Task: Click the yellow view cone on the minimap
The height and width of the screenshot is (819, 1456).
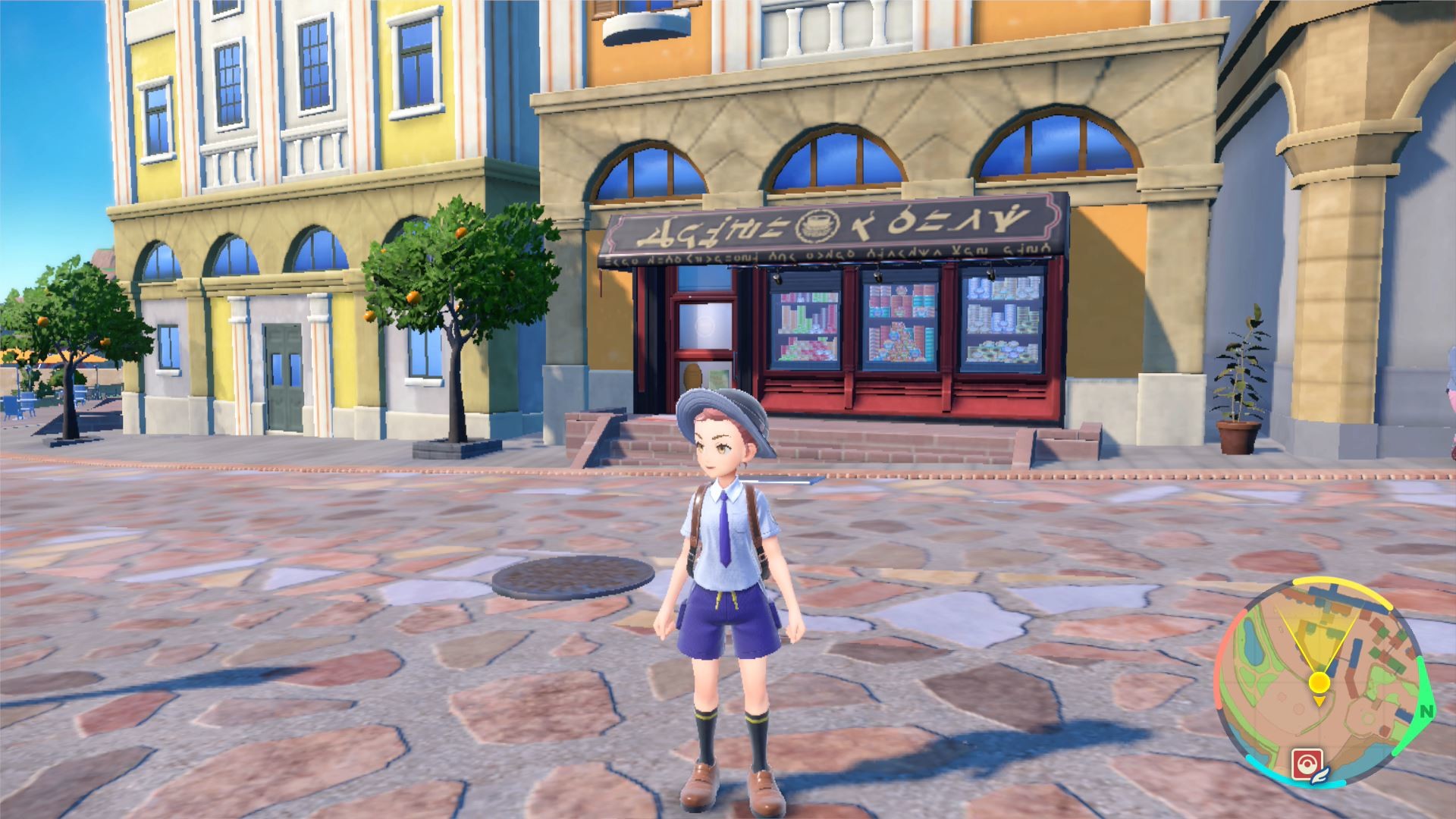Action: [1319, 632]
